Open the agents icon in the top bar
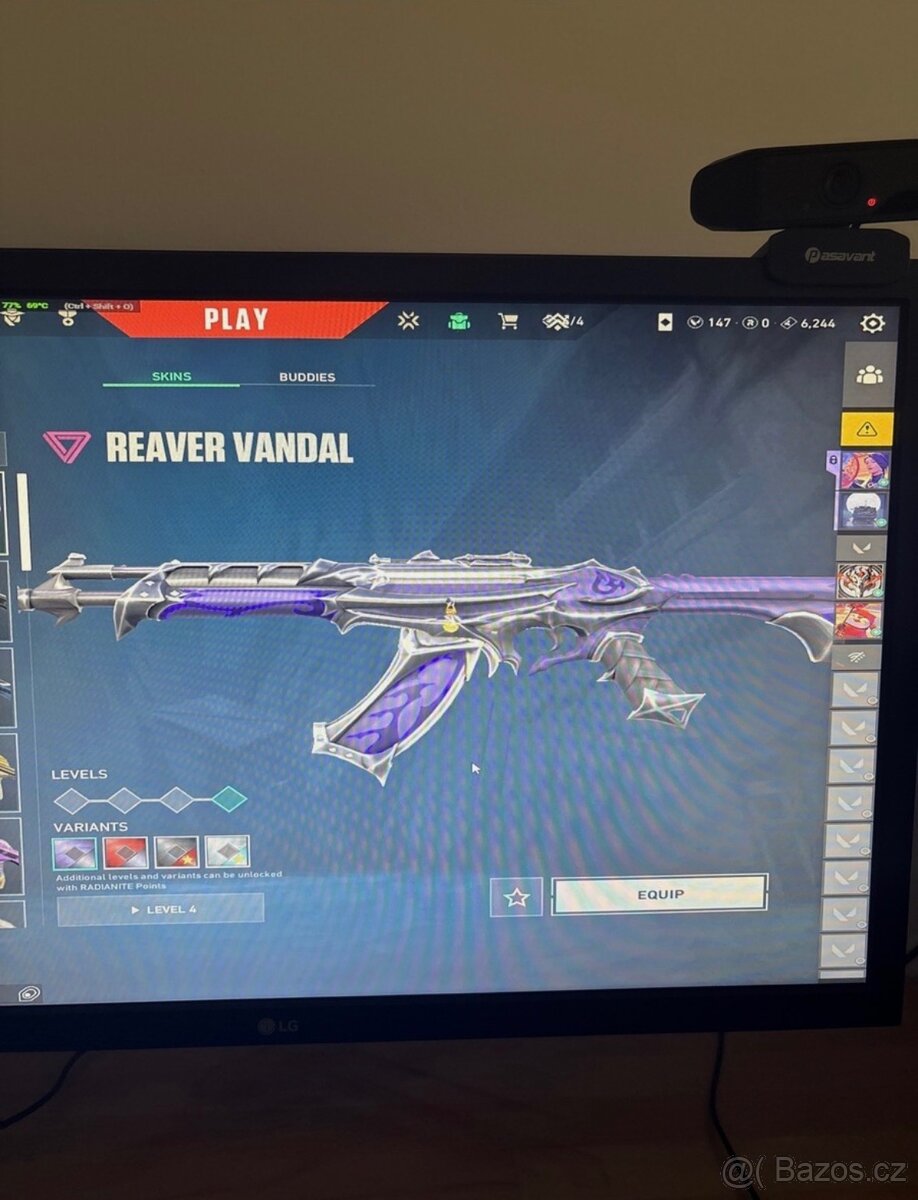The height and width of the screenshot is (1200, 918). (x=408, y=321)
